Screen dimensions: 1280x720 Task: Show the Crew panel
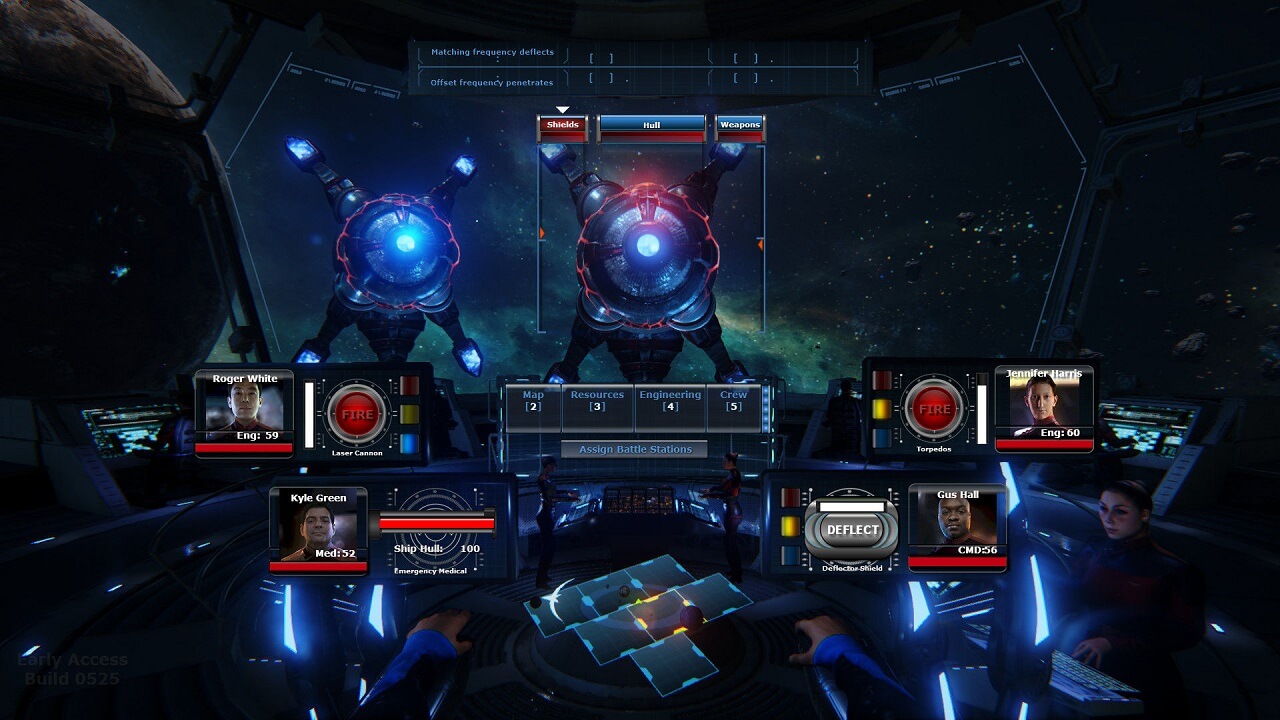[734, 401]
